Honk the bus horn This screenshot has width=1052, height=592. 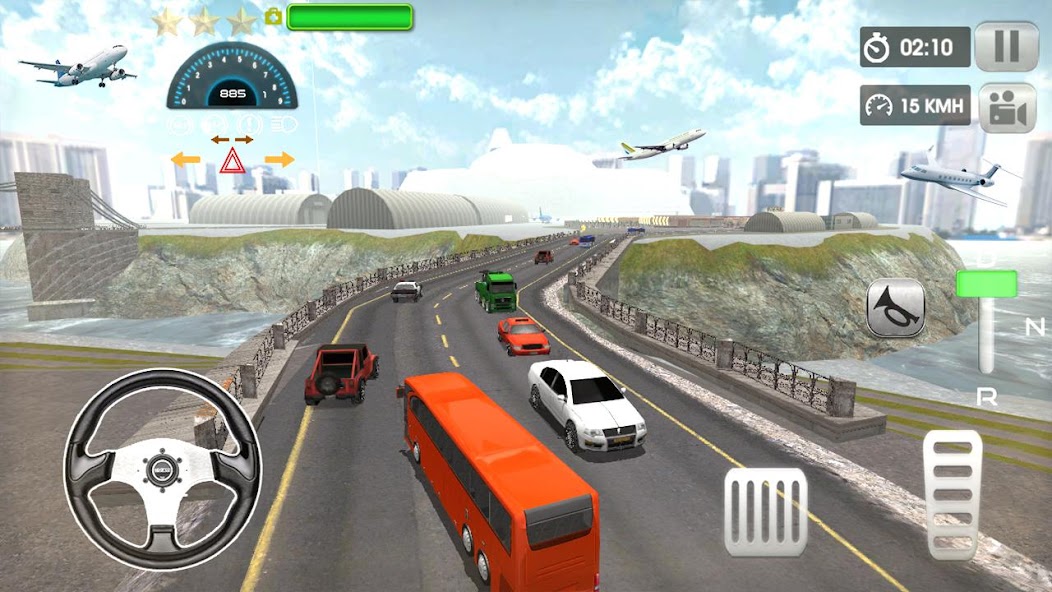click(895, 307)
